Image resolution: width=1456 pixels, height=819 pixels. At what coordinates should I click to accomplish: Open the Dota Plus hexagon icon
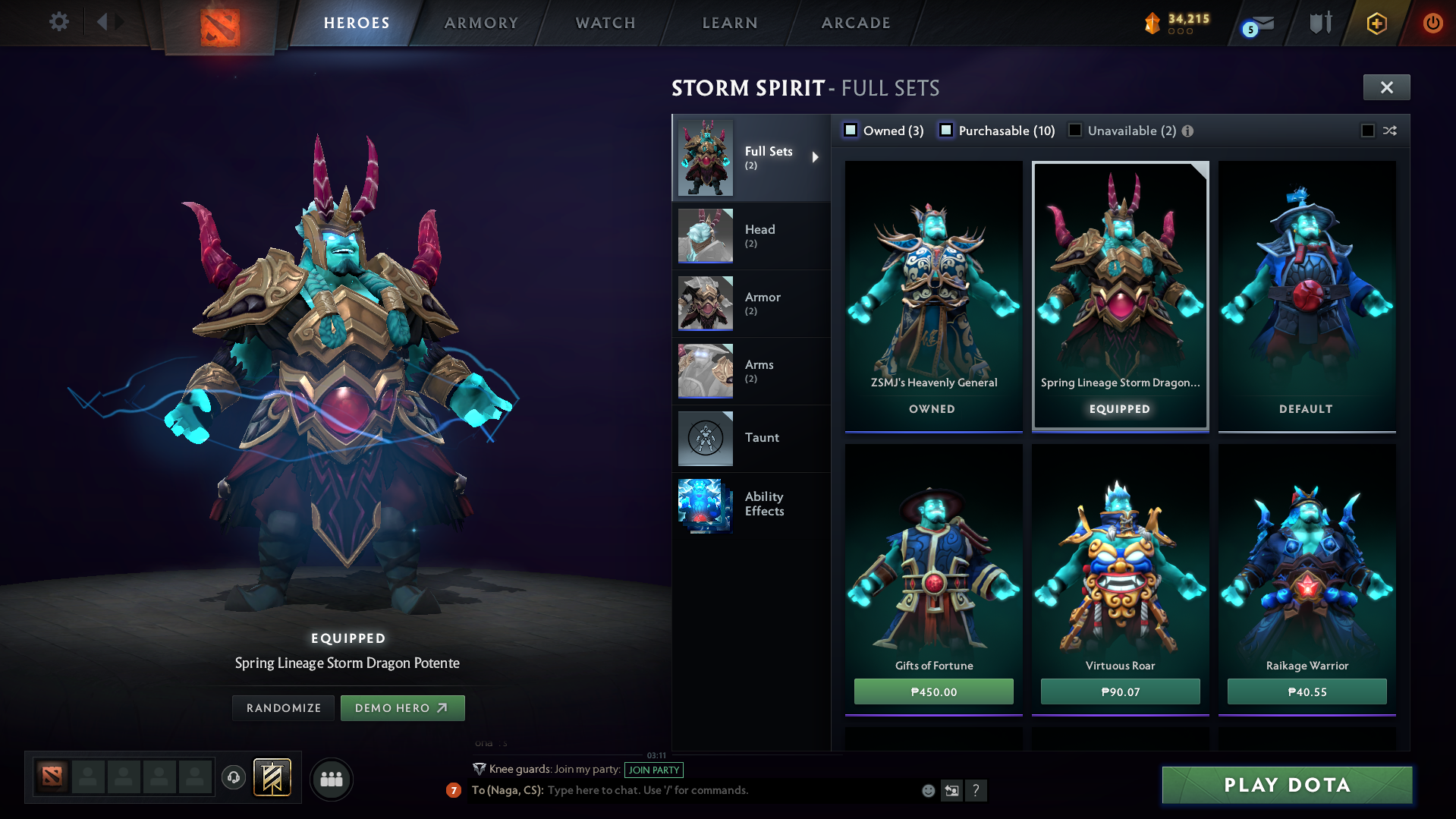tap(1376, 23)
